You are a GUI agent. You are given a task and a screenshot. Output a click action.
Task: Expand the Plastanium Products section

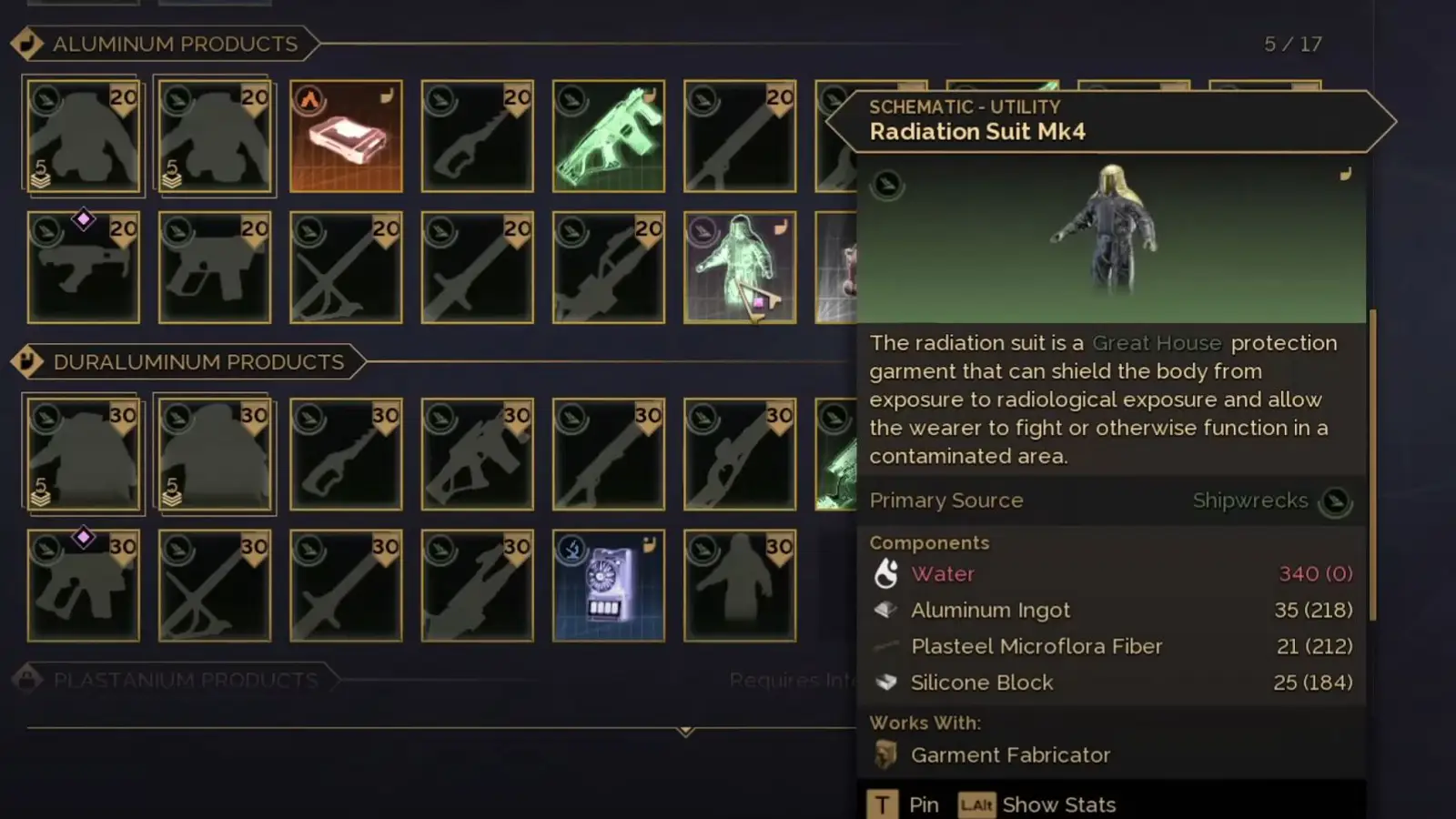pos(185,680)
